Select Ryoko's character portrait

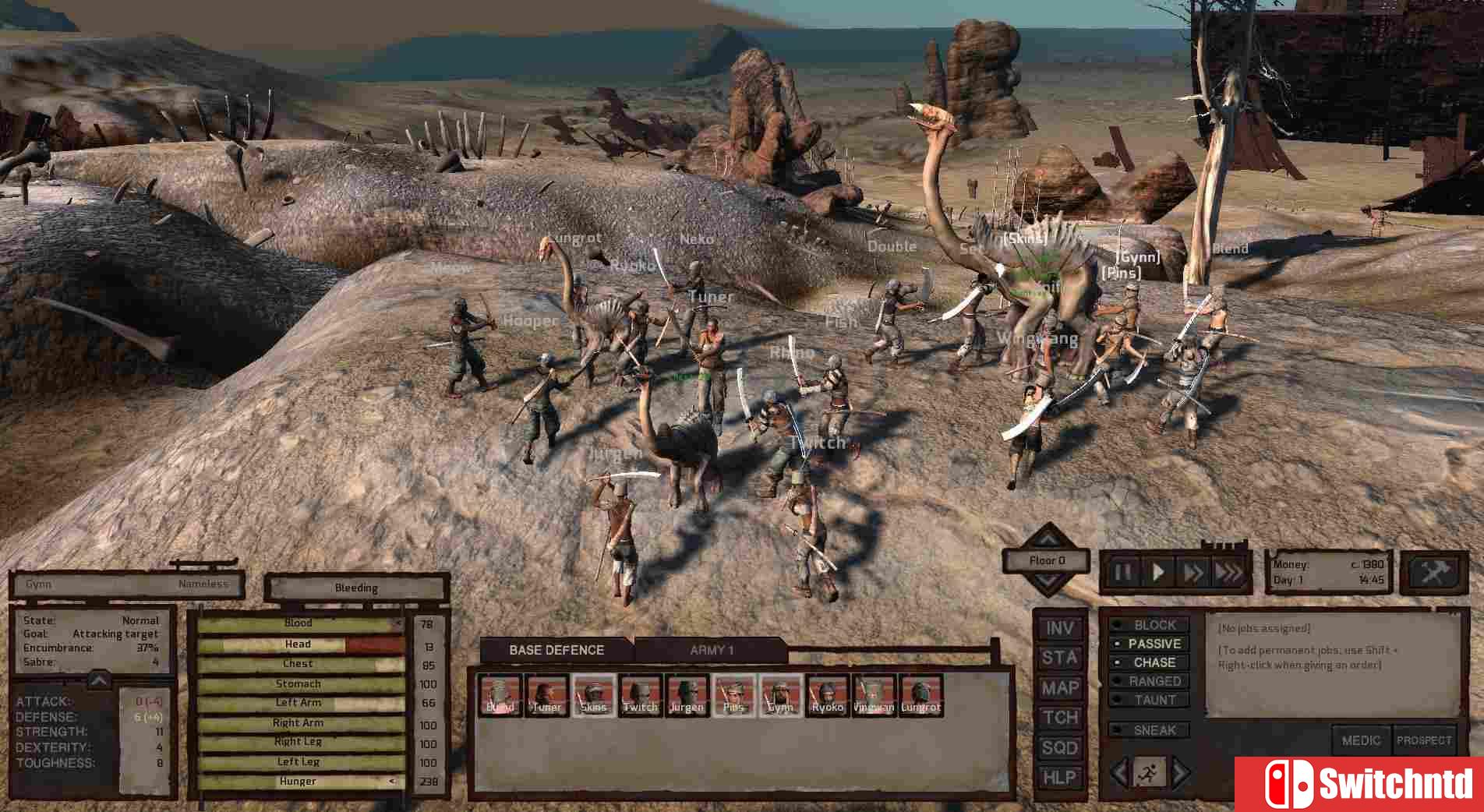point(827,692)
